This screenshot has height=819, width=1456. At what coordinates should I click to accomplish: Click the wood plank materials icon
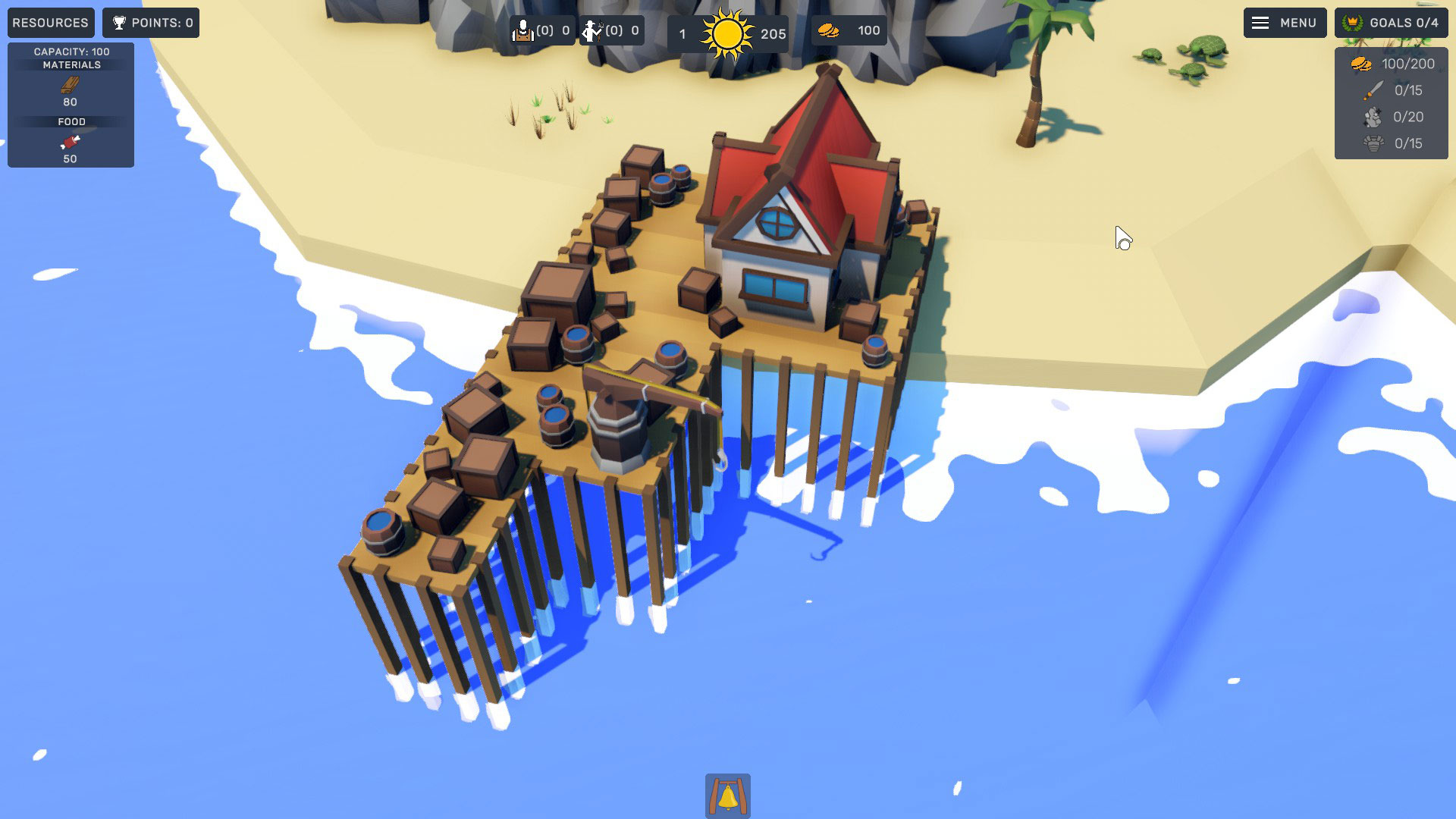(71, 86)
